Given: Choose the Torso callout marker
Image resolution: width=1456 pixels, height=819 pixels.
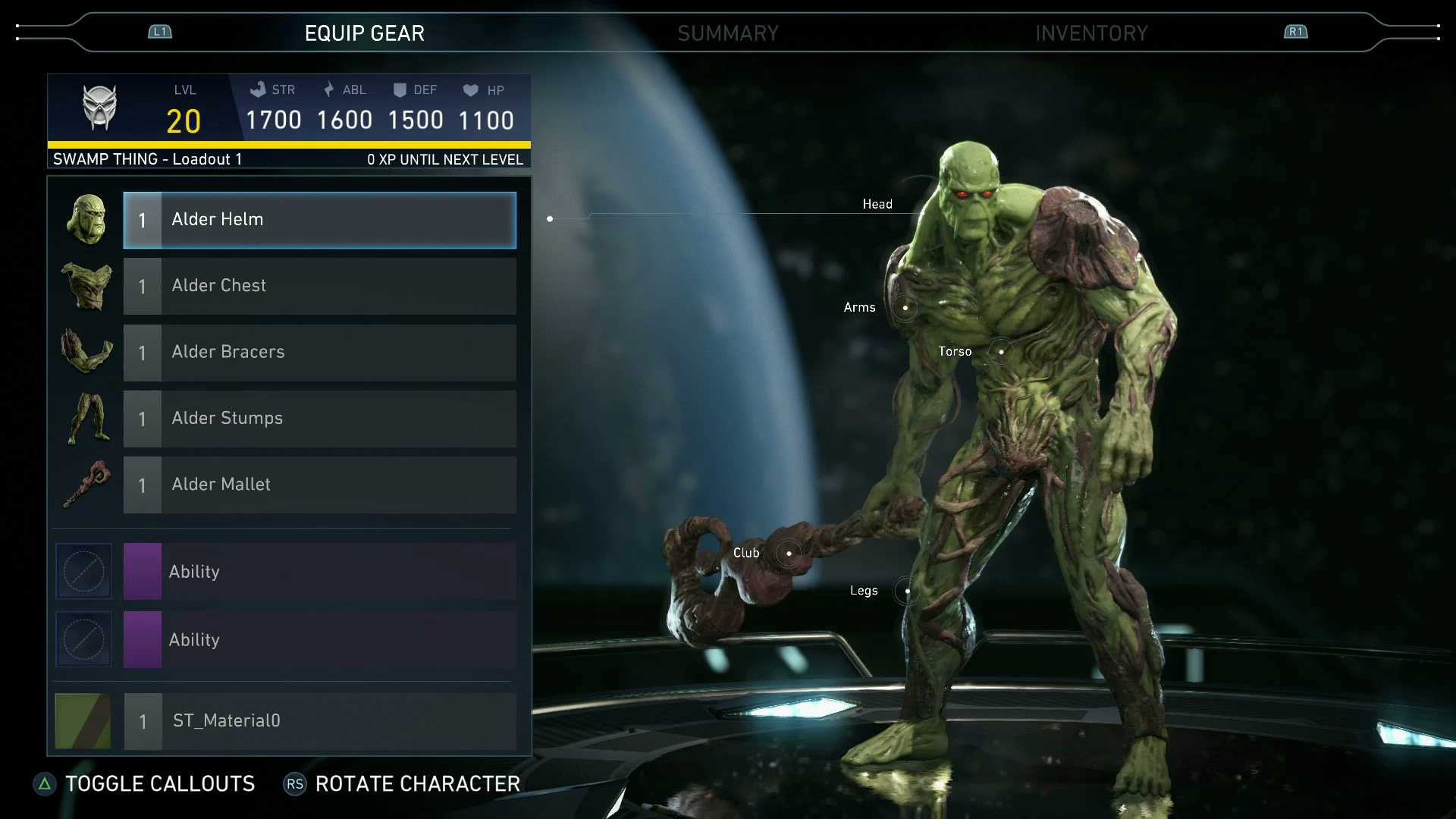Looking at the screenshot, I should 1001,352.
